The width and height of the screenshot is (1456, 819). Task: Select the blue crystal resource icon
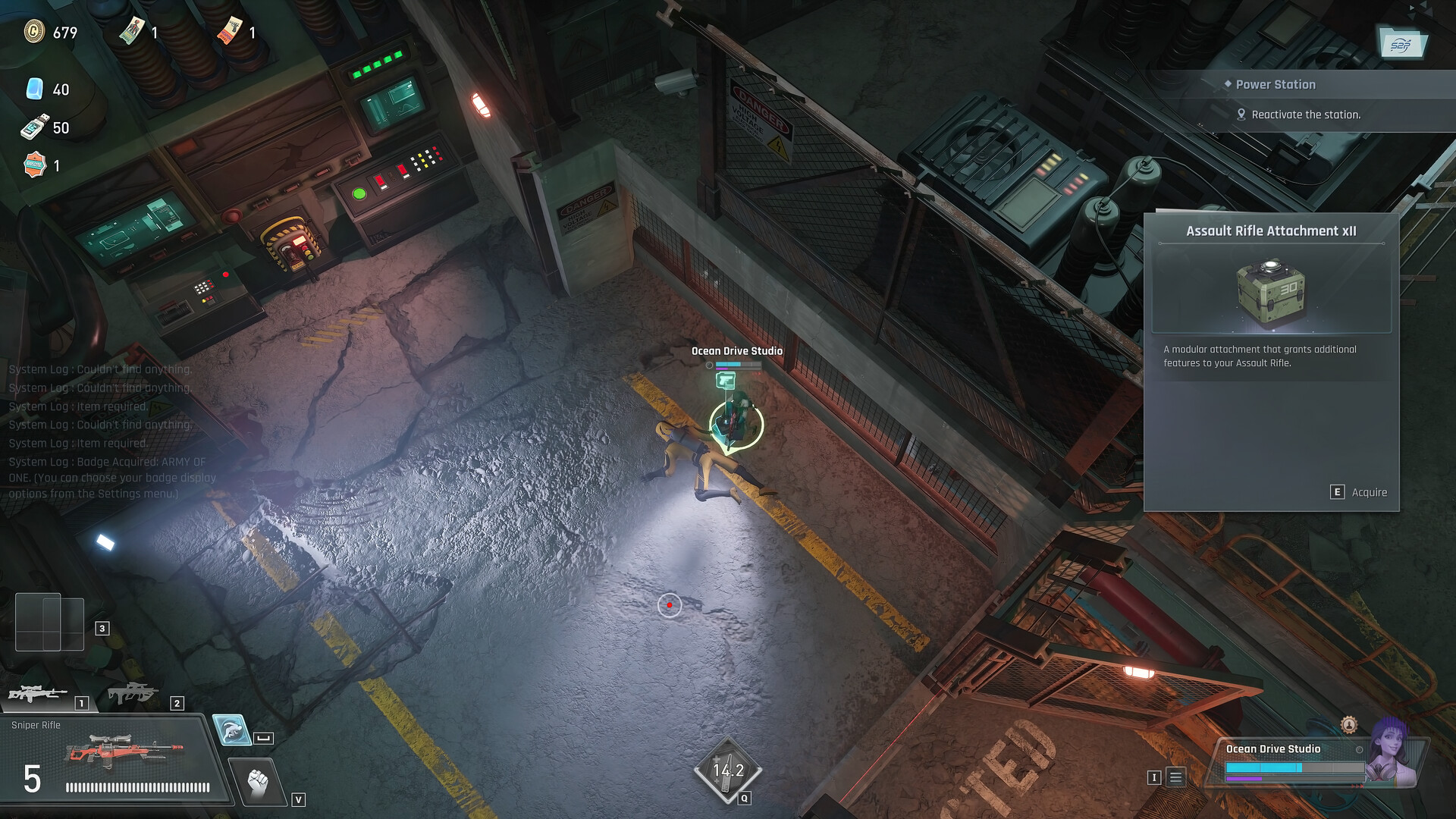pyautogui.click(x=35, y=89)
